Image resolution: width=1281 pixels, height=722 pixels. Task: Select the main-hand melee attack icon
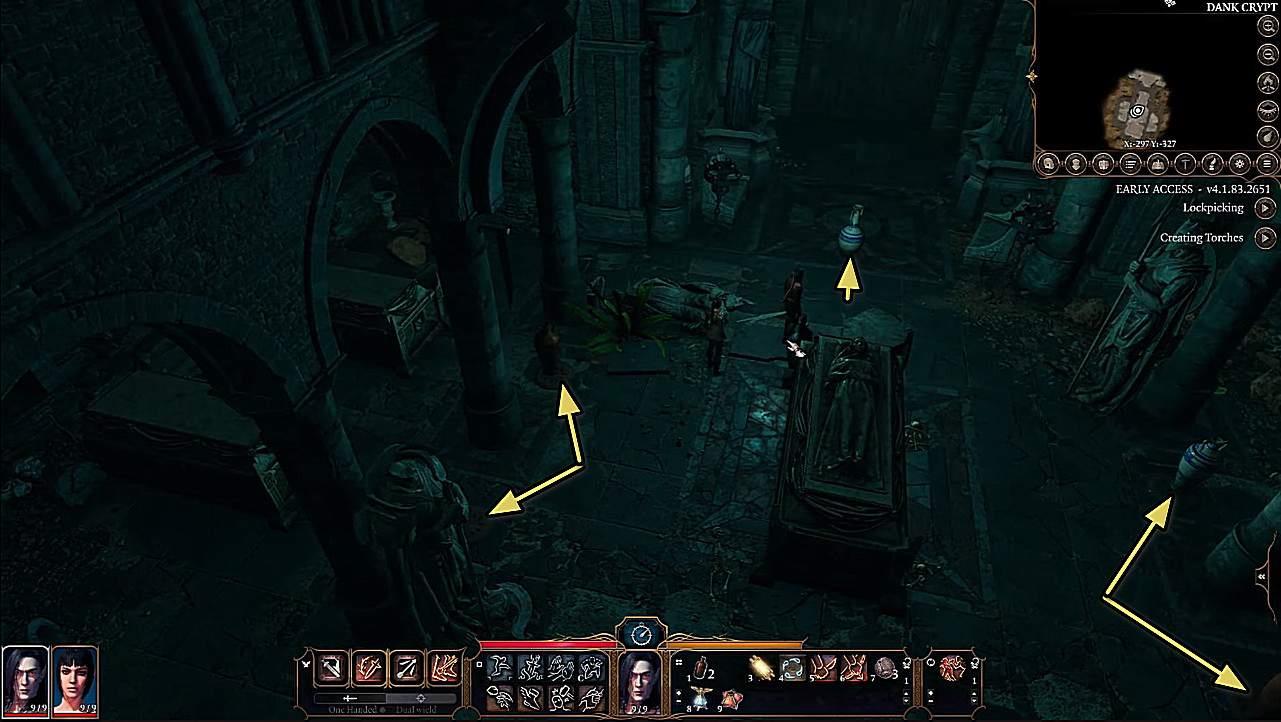coord(331,667)
